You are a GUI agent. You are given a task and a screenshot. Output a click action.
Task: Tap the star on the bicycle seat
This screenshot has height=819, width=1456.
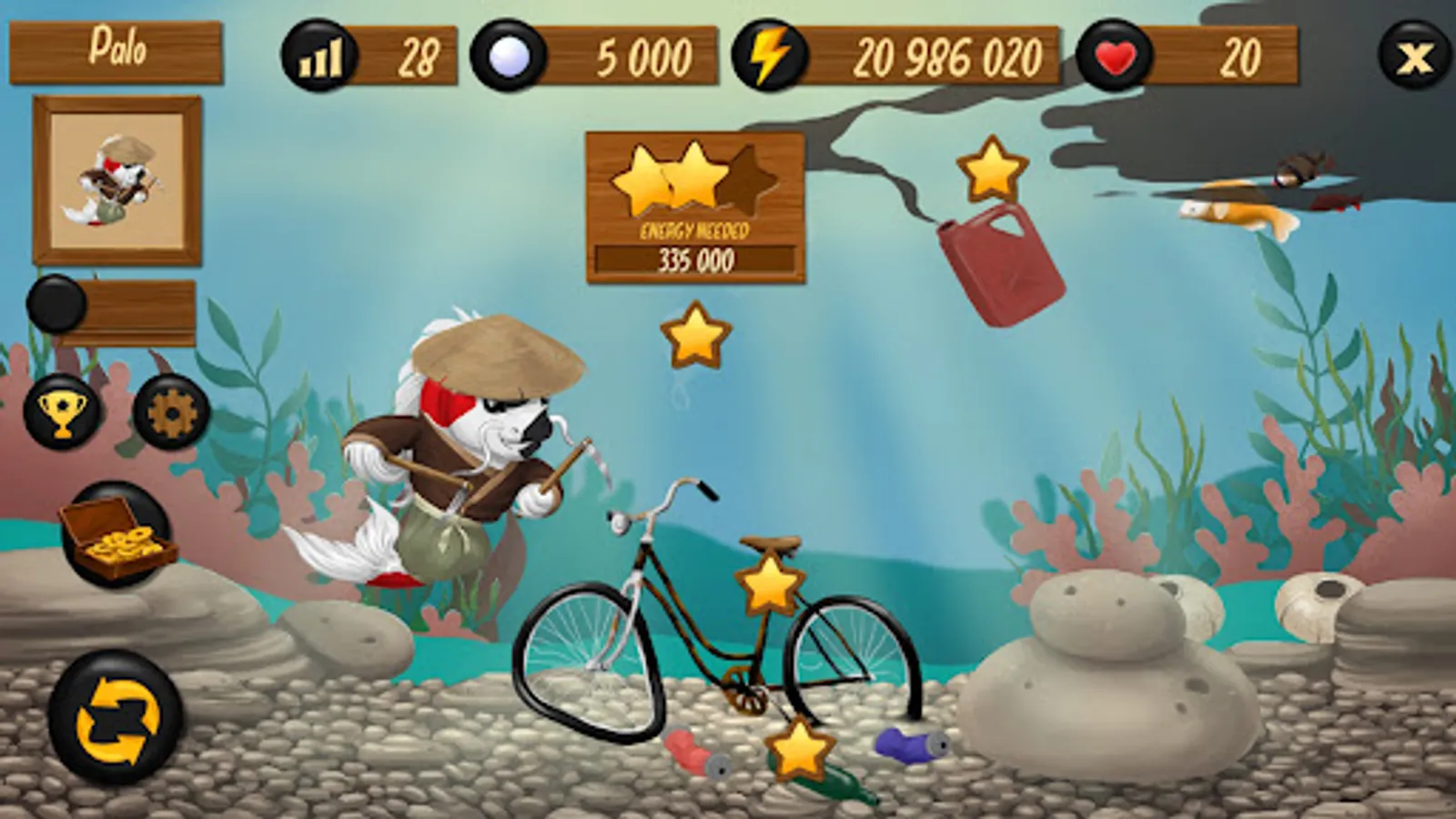[x=769, y=587]
